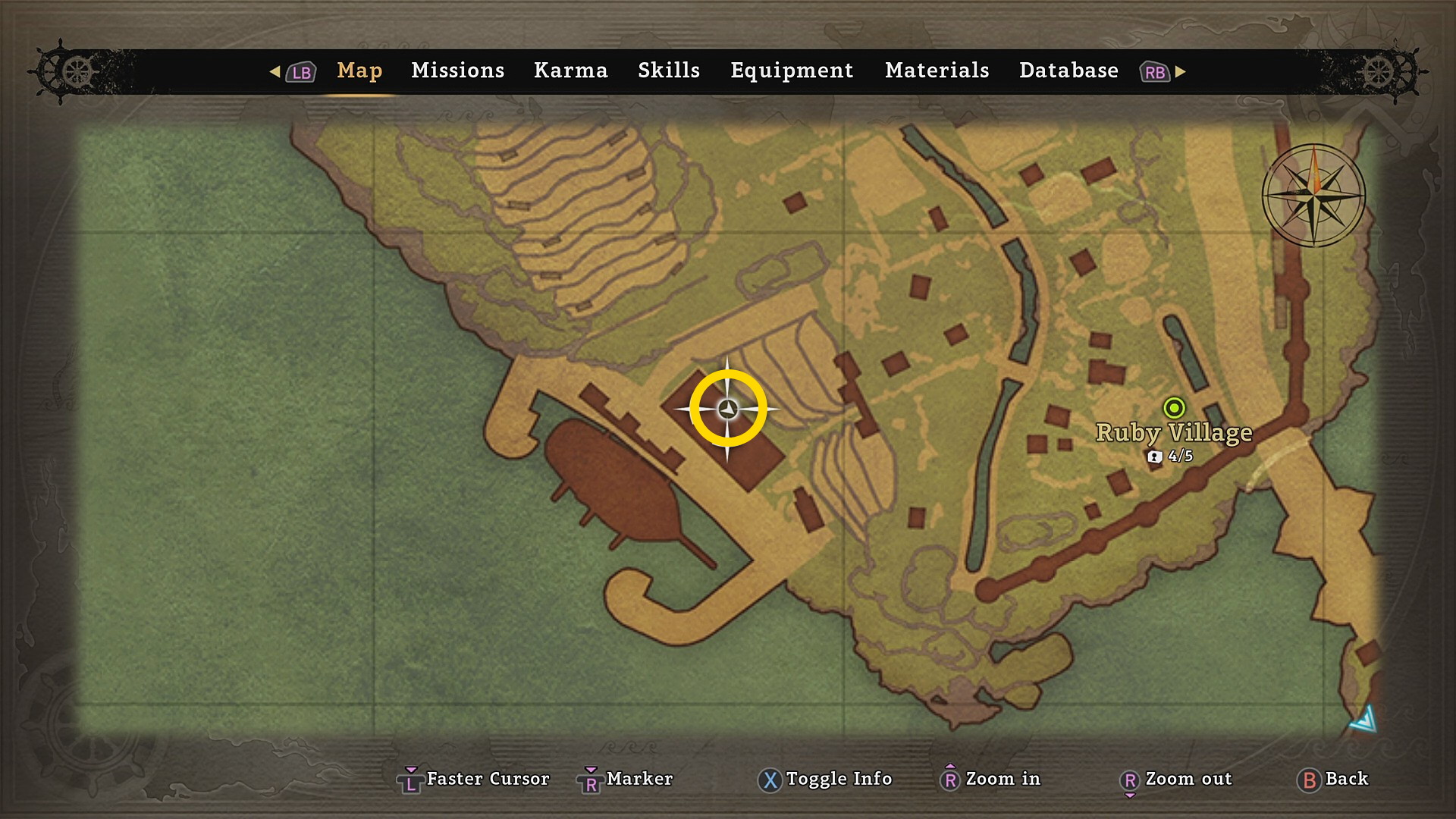
Task: Show the Skills tab
Action: click(668, 71)
